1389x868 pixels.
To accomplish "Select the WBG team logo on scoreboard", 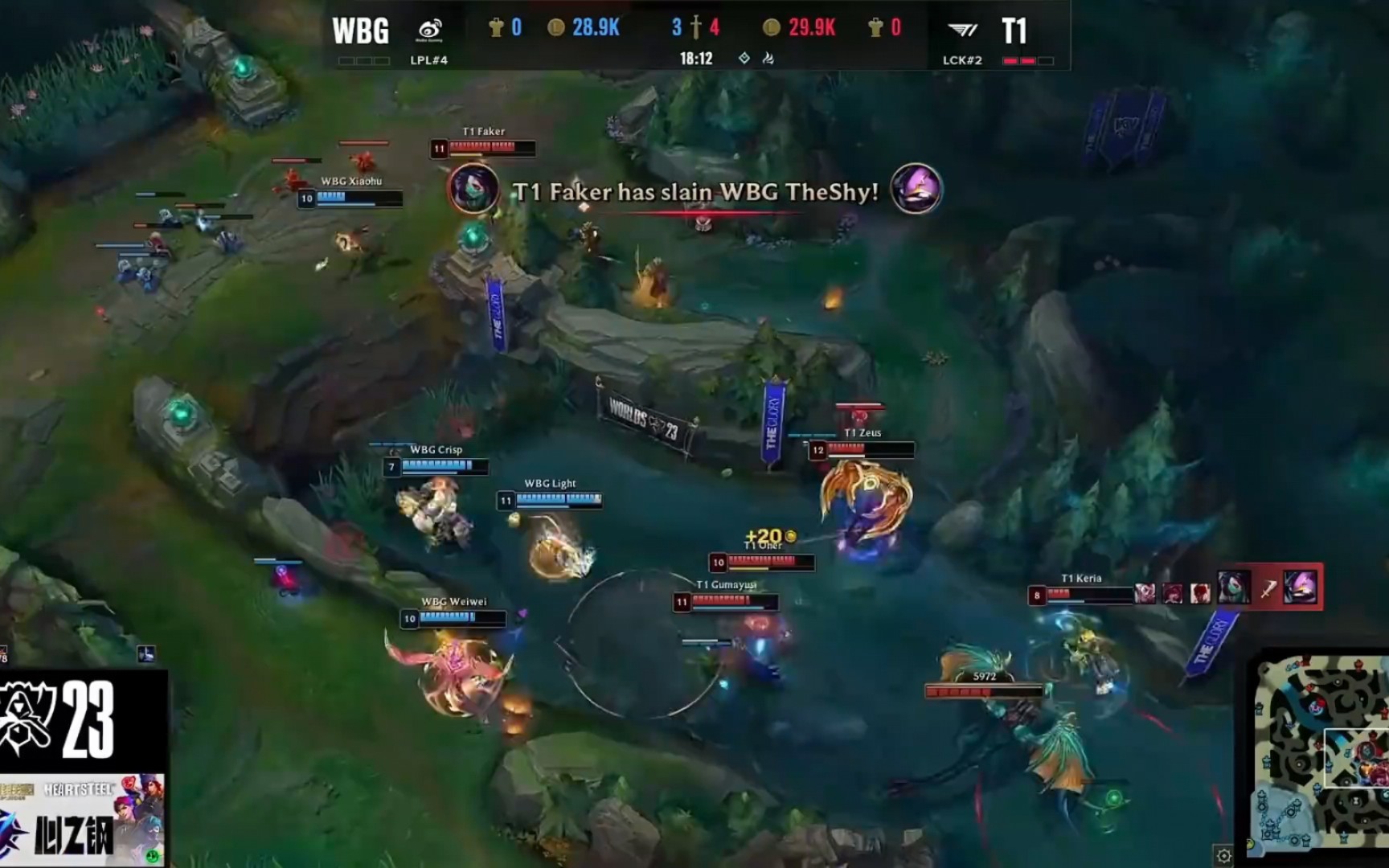I will [430, 31].
